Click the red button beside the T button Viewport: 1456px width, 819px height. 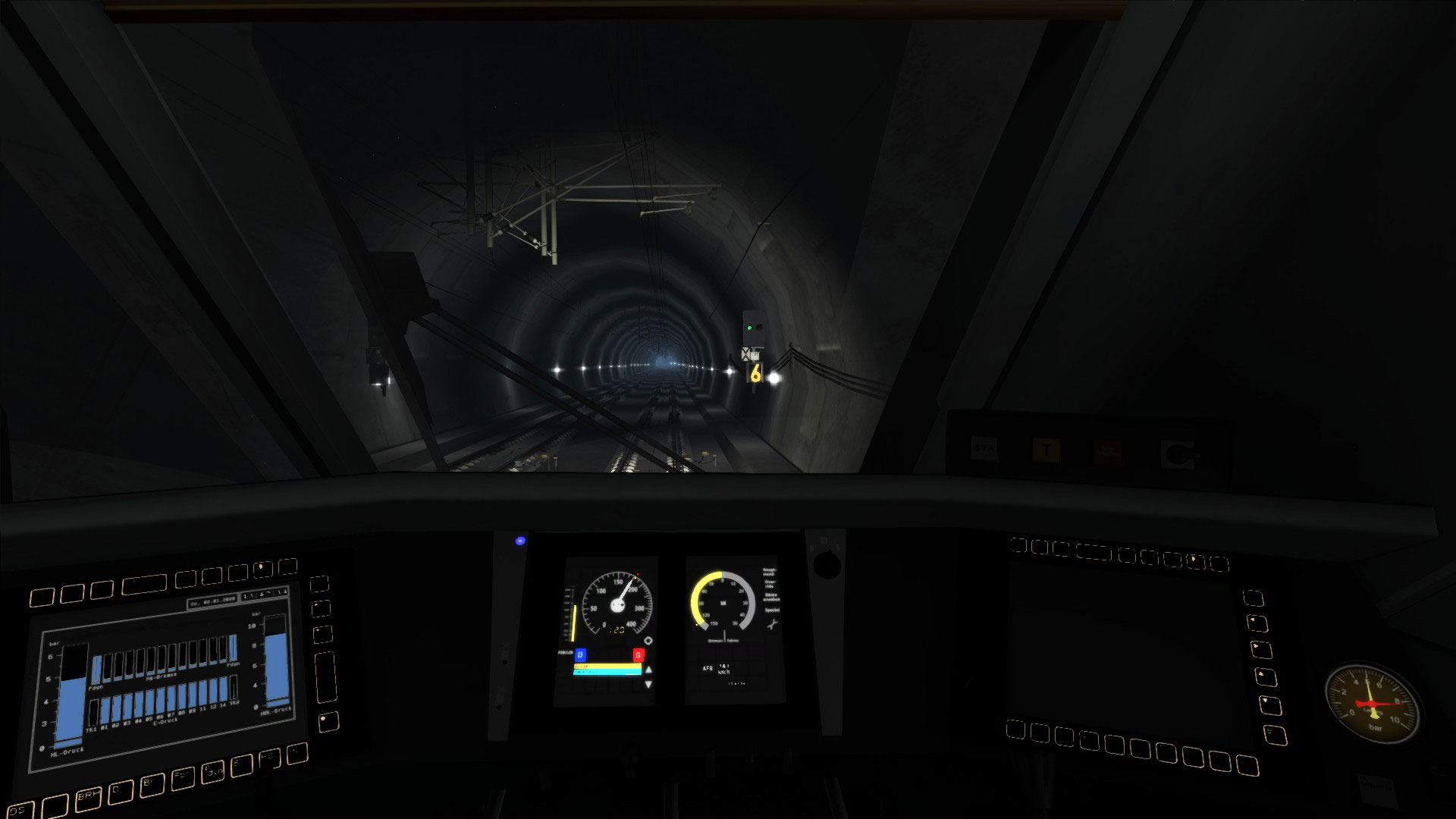(1107, 452)
